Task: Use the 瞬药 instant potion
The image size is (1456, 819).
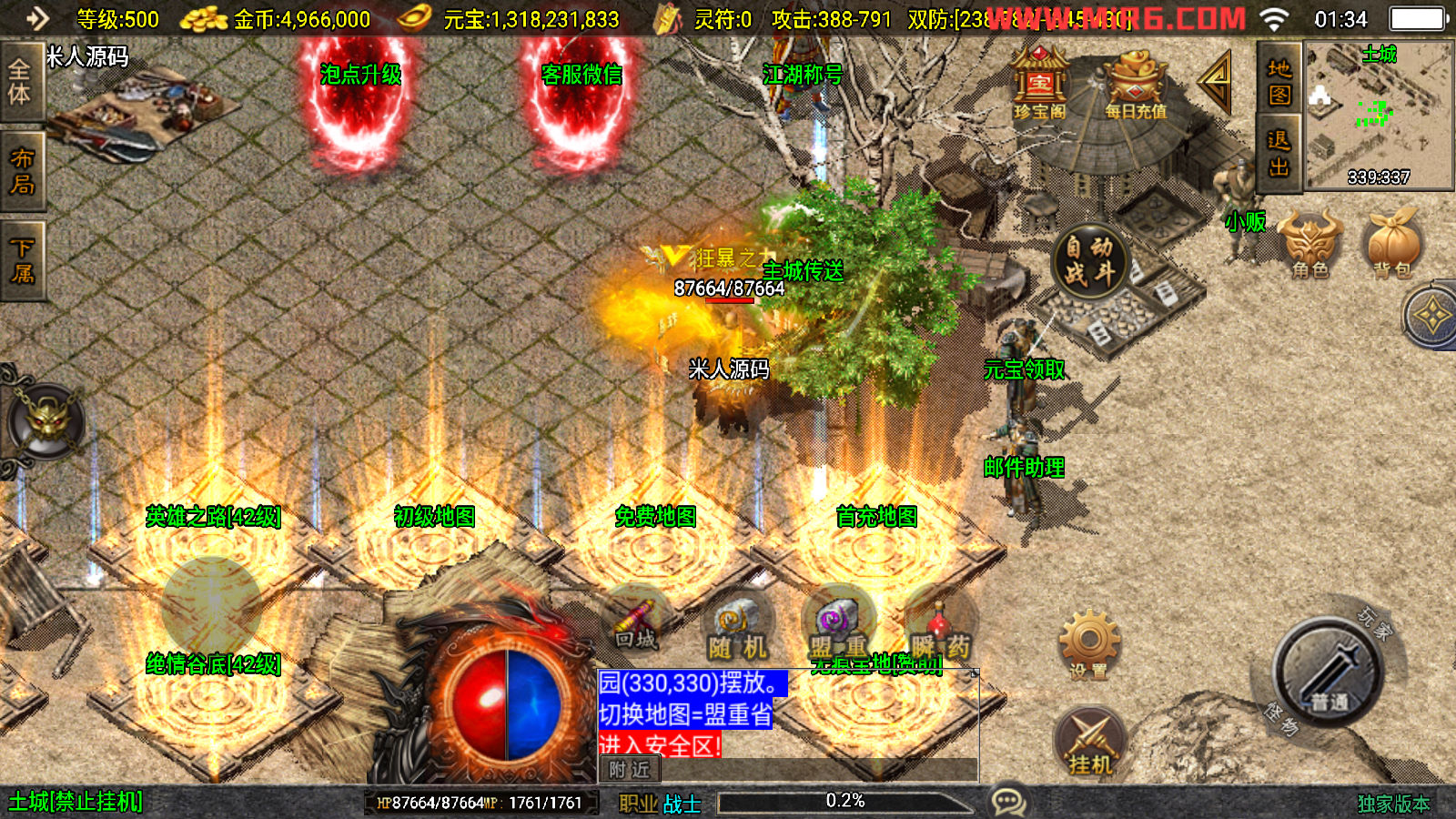Action: click(x=940, y=628)
